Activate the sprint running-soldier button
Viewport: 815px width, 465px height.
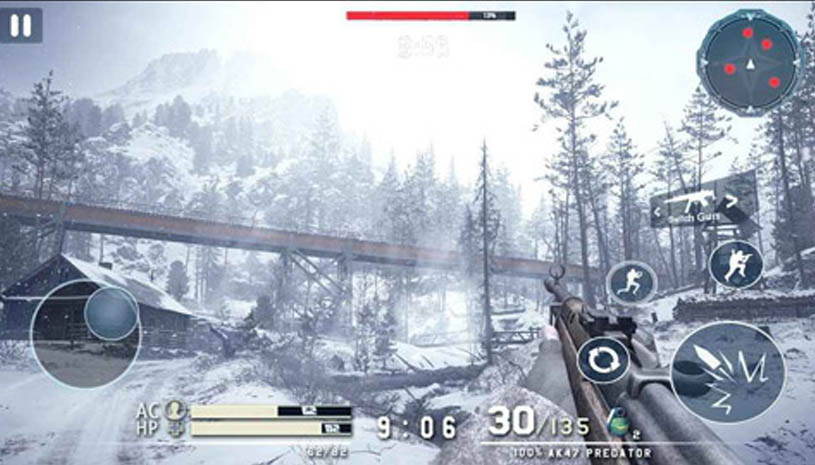[x=631, y=282]
